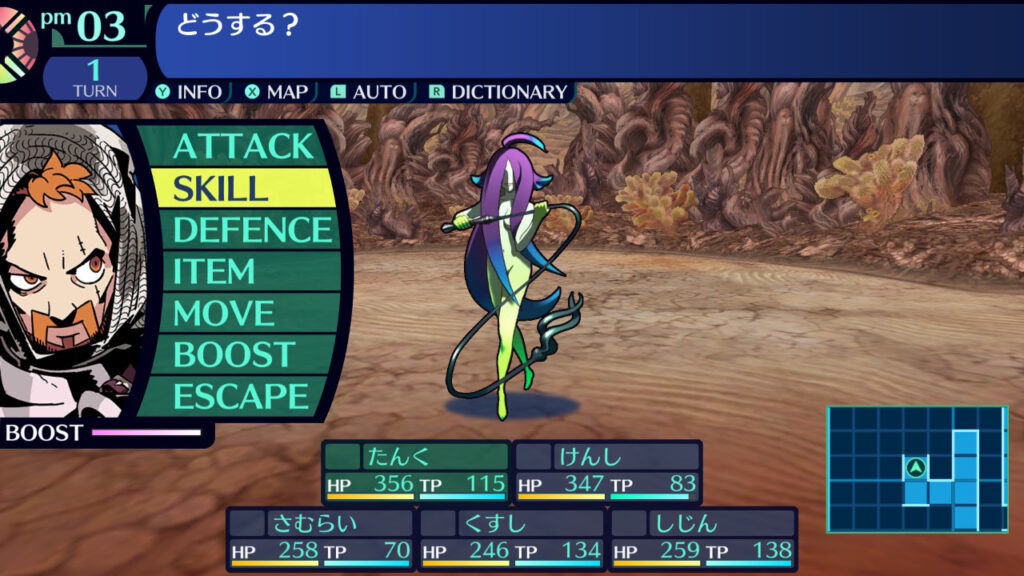Open enemy INFO from the top bar
The width and height of the screenshot is (1024, 576).
point(190,92)
